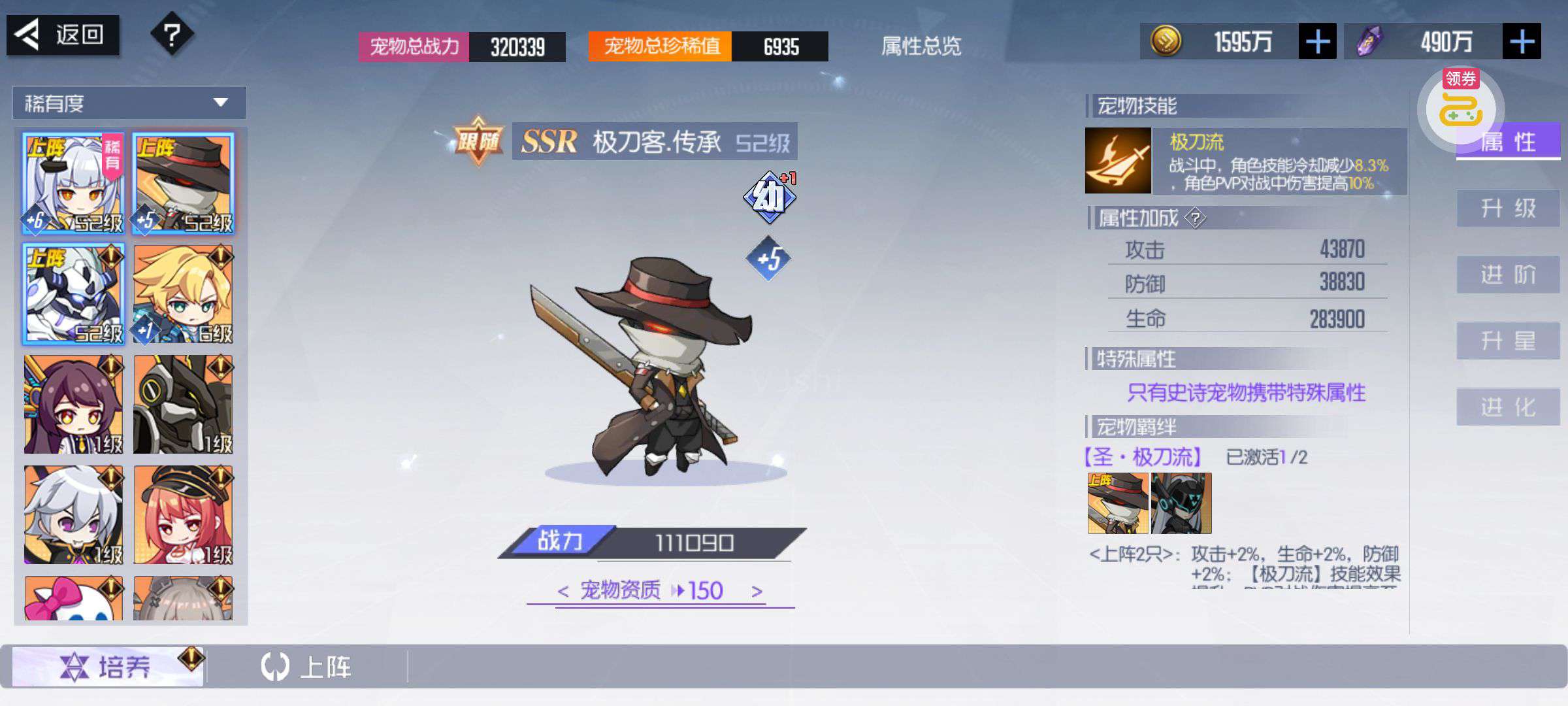The image size is (1568, 706).
Task: Switch to the 升级 tab
Action: click(1507, 209)
